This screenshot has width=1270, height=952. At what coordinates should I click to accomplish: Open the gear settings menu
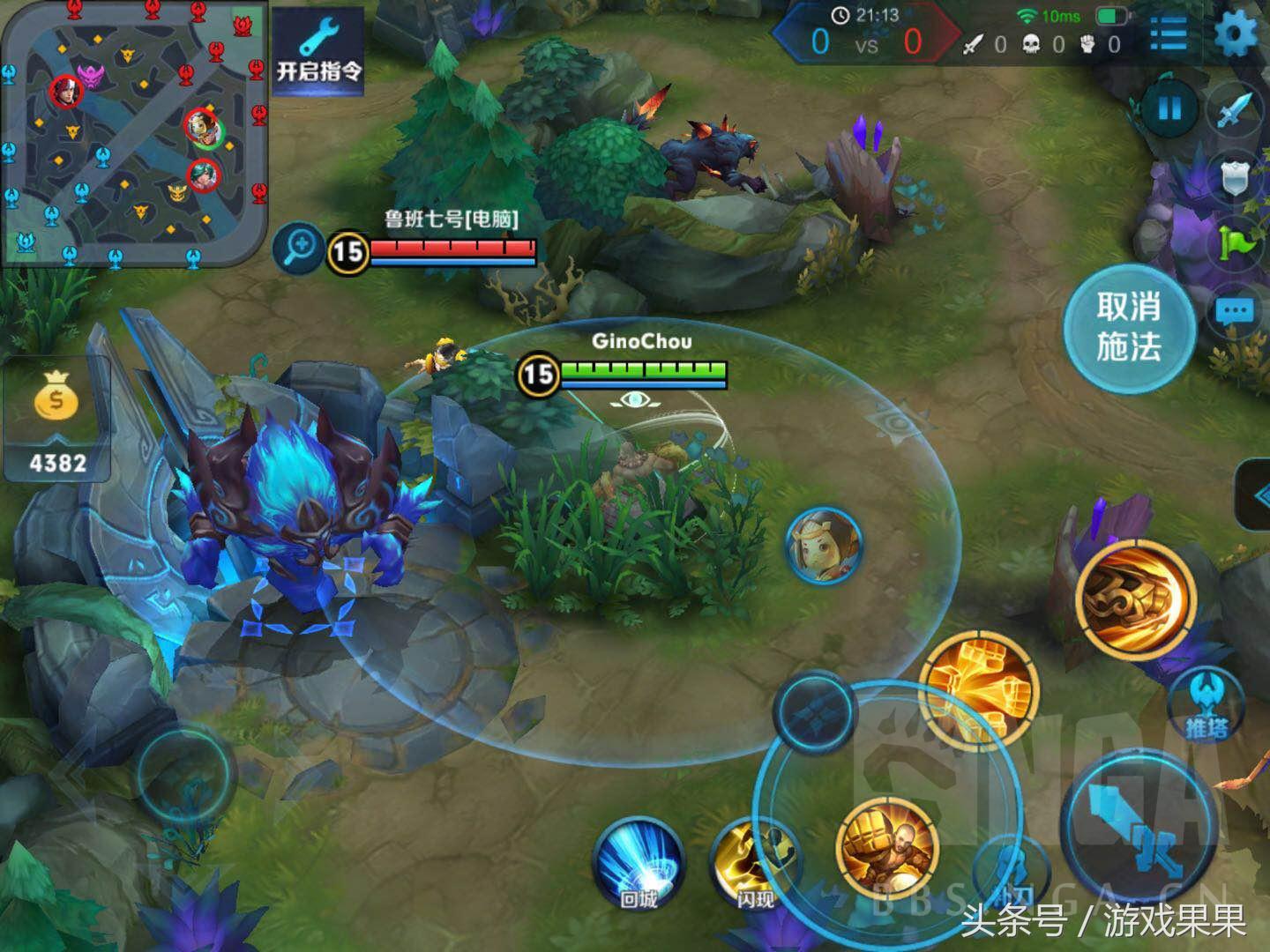1236,33
